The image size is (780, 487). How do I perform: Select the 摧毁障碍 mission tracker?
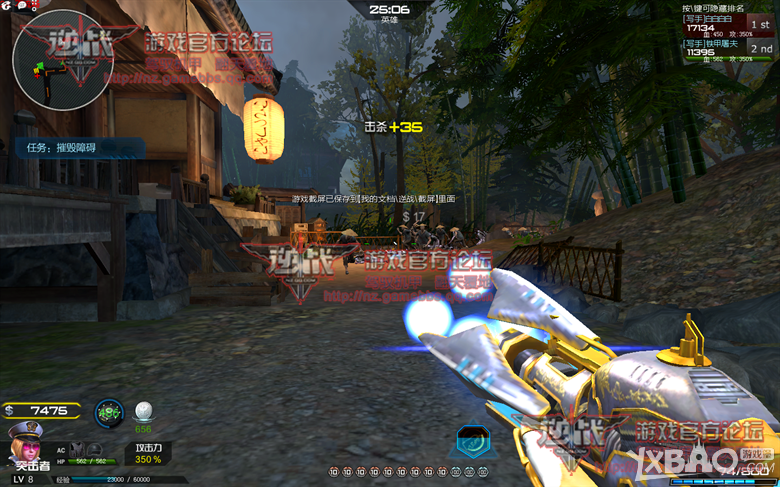78,148
